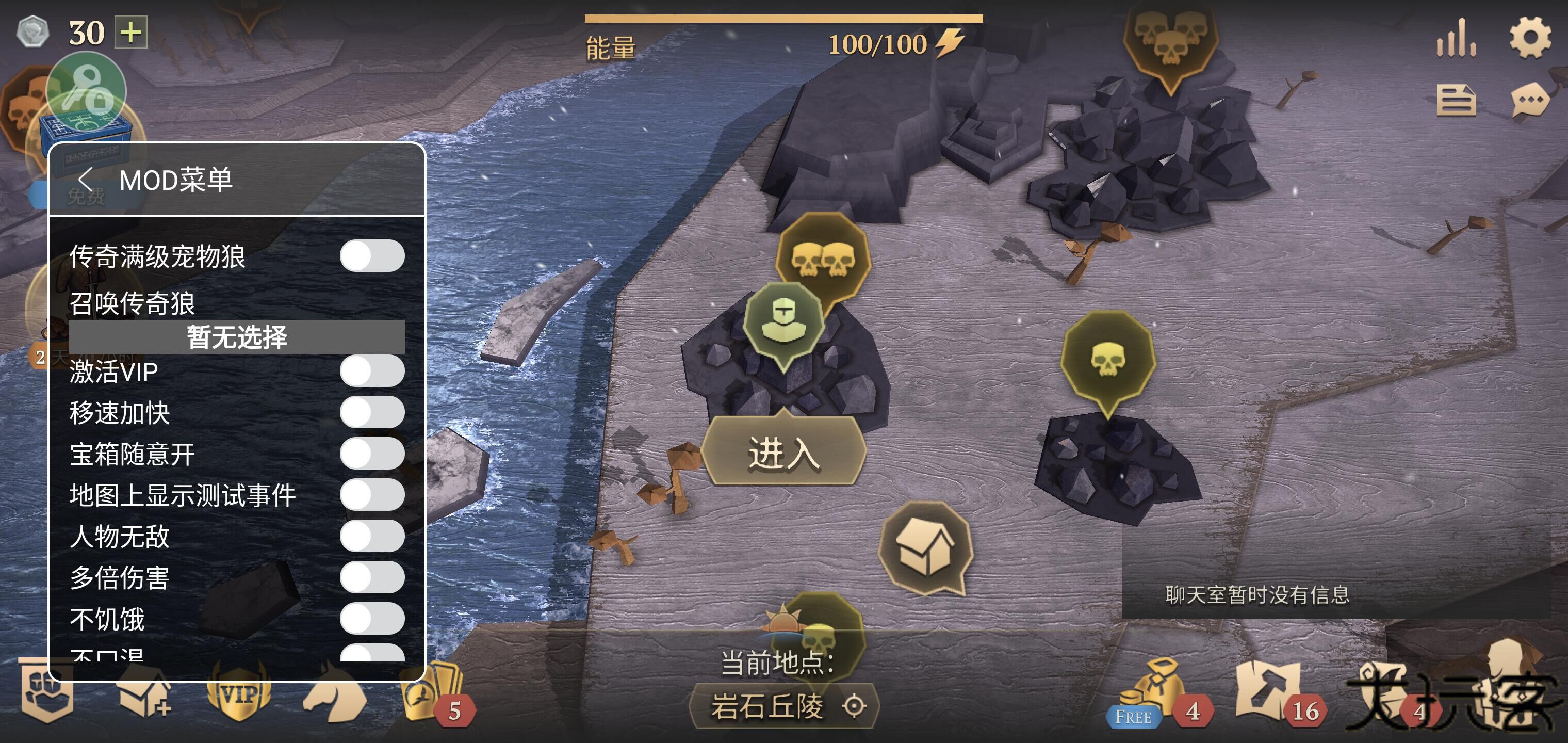
Task: Add coins with the green plus button
Action: 132,33
